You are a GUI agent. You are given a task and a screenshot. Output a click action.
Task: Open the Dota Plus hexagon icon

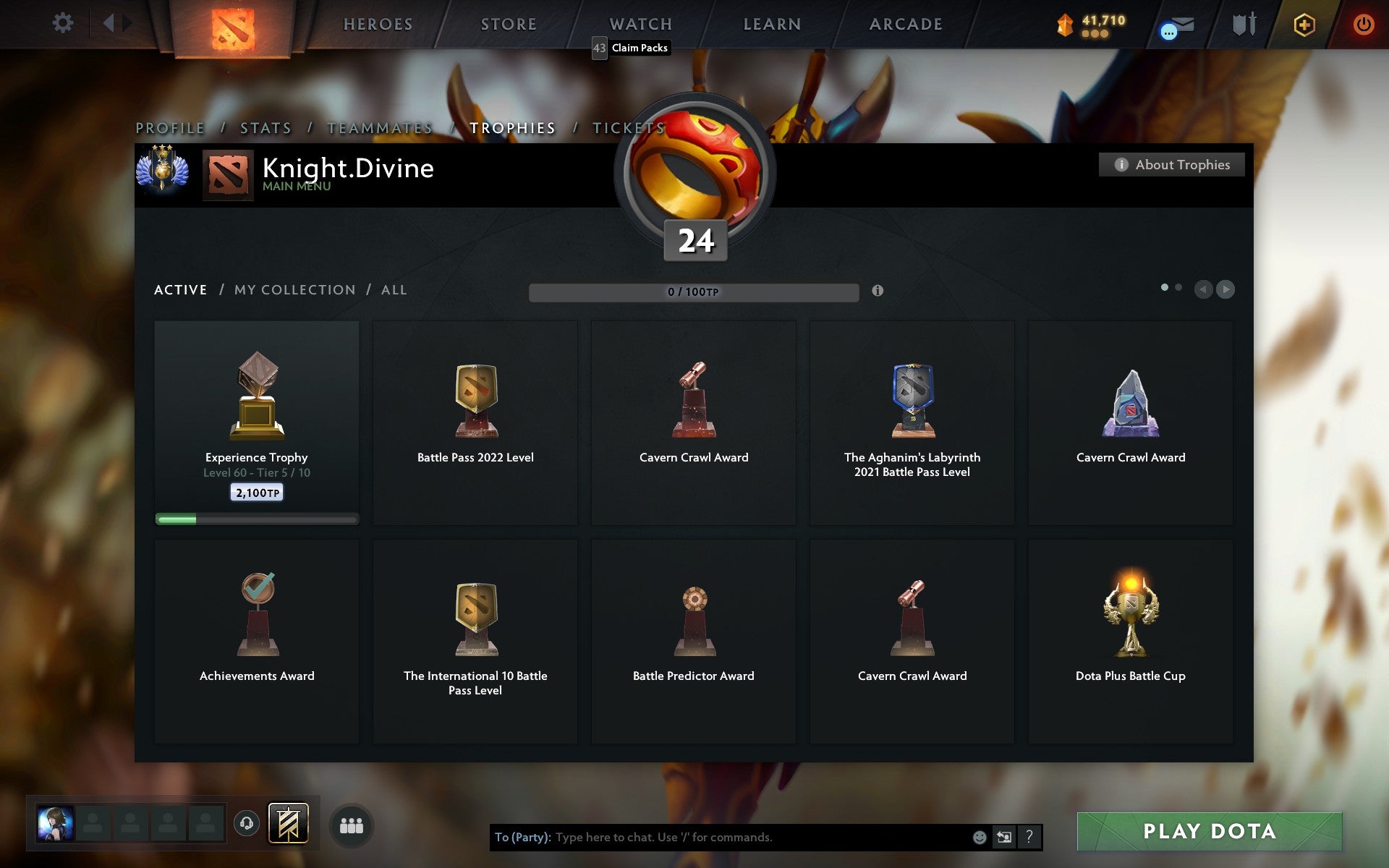click(x=1303, y=23)
